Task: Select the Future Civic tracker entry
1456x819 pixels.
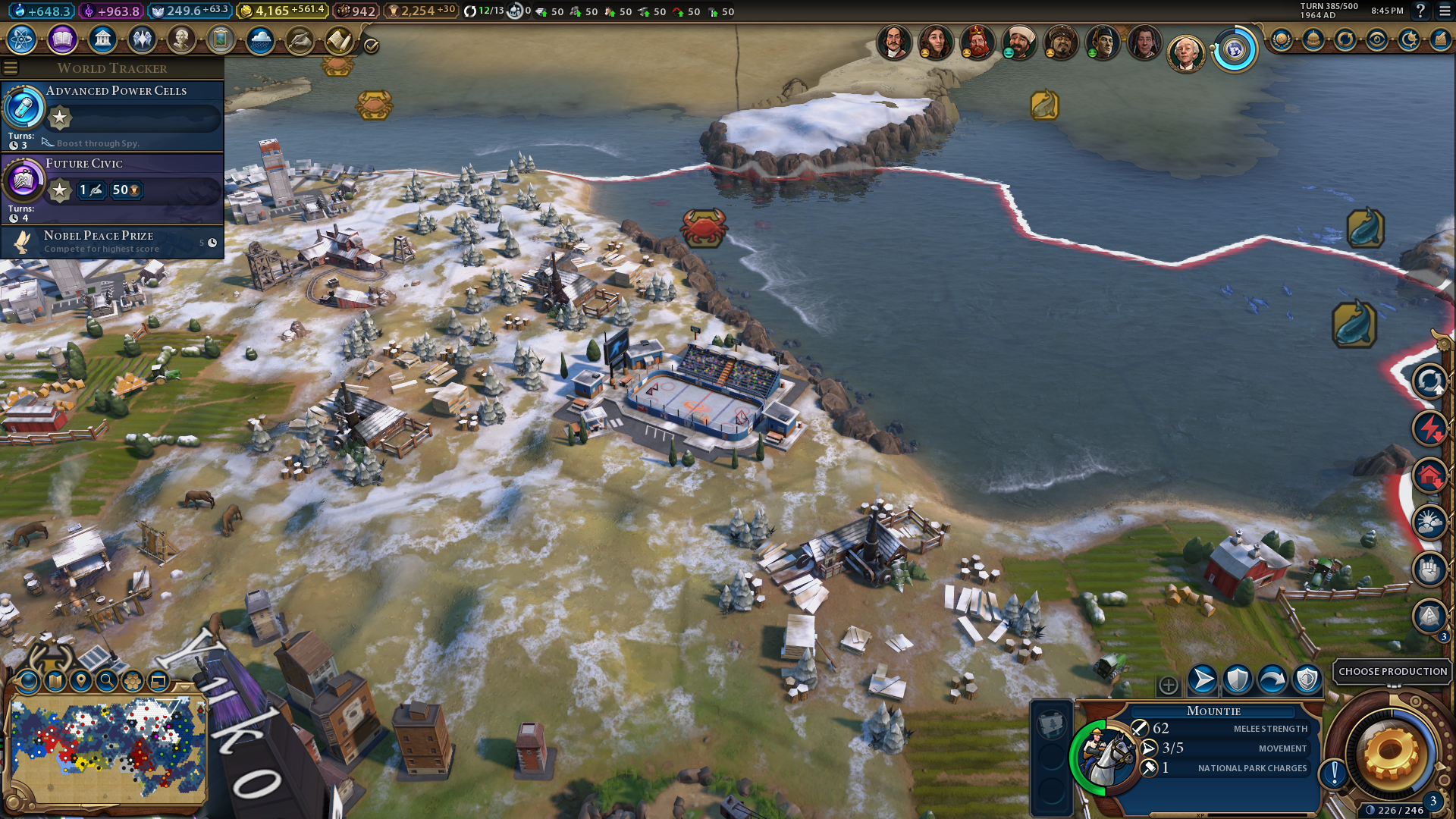Action: 114,188
